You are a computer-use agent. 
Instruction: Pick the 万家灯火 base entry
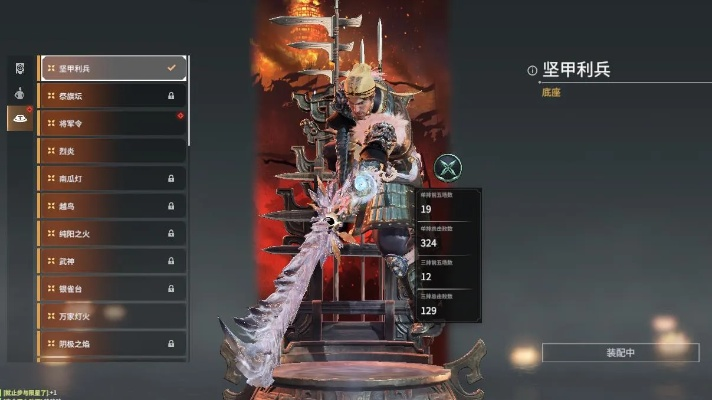click(x=112, y=316)
